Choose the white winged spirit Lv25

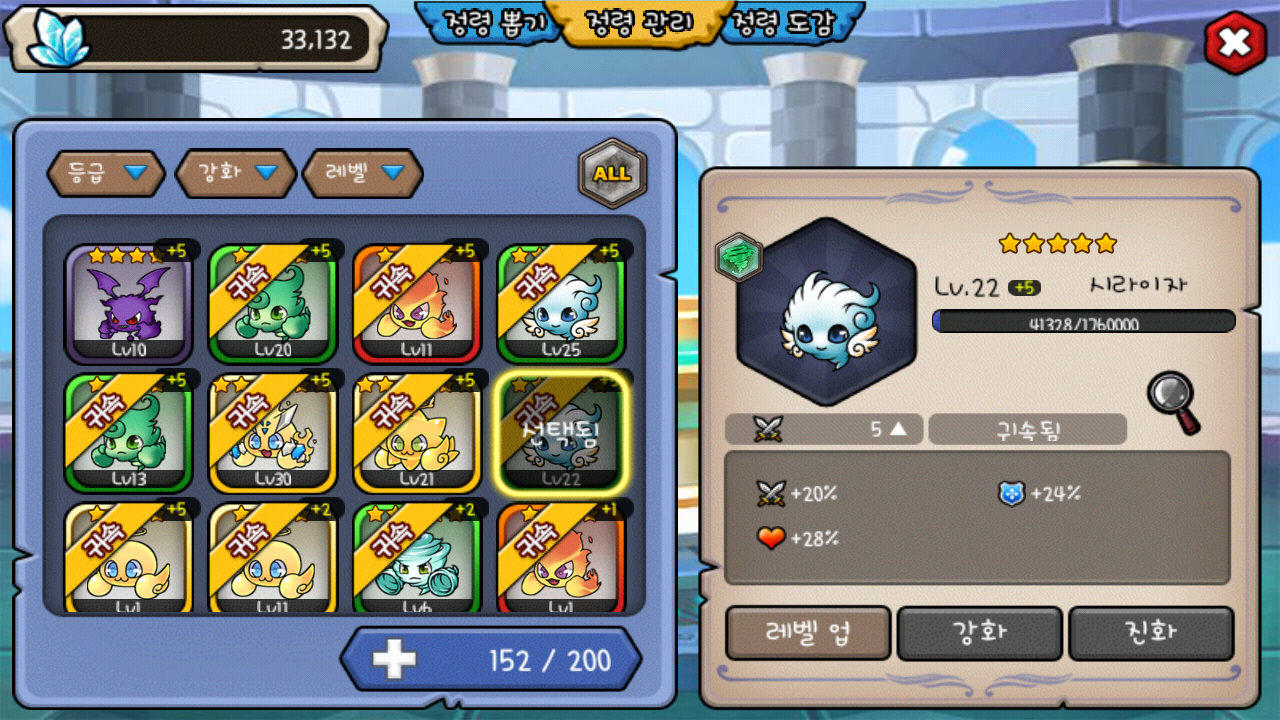(x=561, y=303)
